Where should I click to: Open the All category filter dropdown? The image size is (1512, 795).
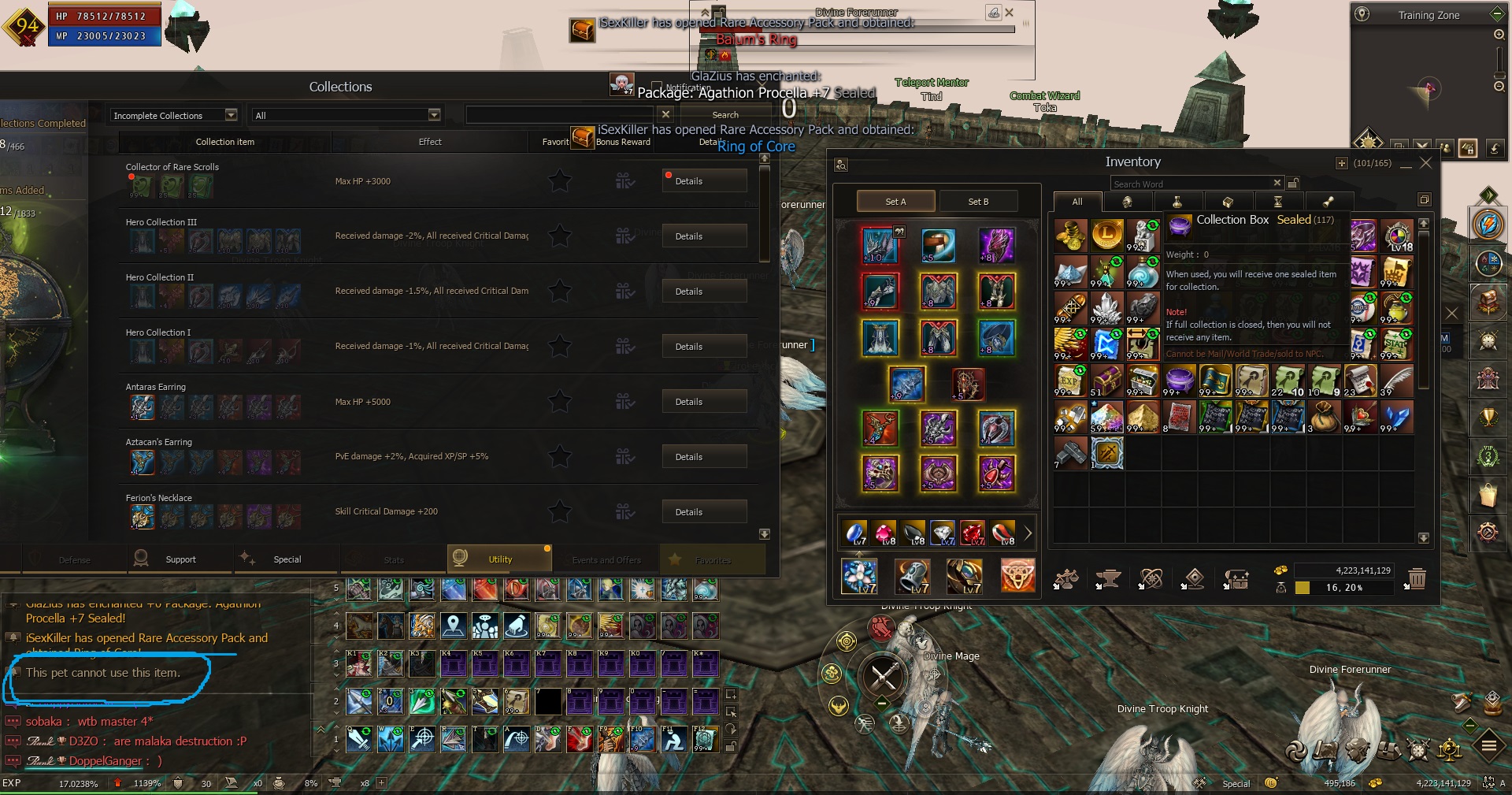346,116
